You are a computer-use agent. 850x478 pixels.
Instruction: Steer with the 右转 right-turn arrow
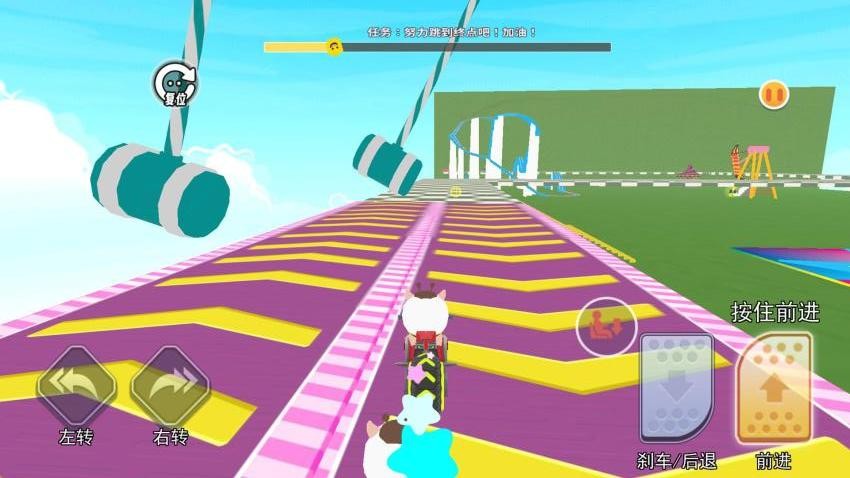click(170, 385)
